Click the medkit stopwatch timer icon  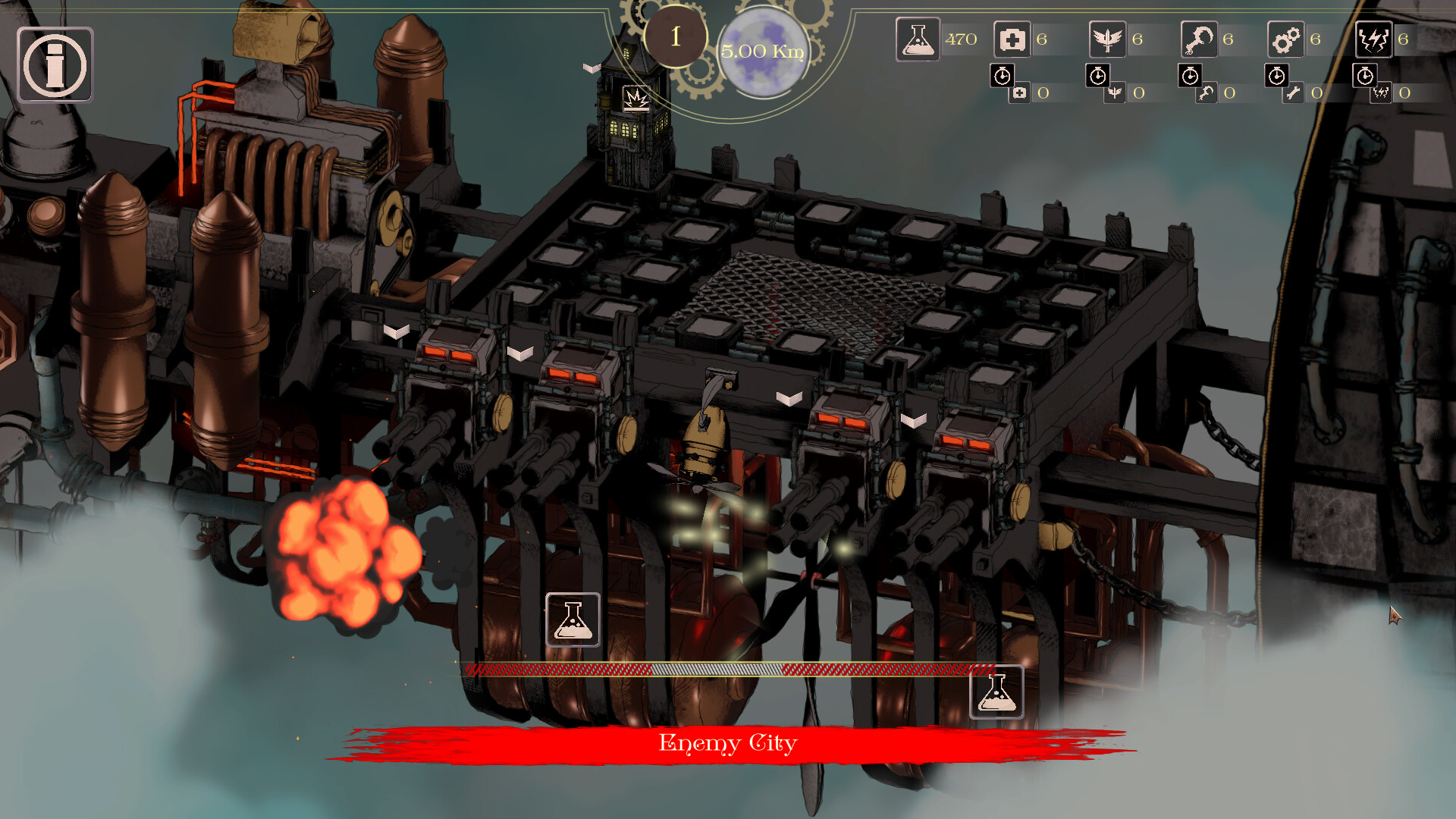pyautogui.click(x=1003, y=76)
